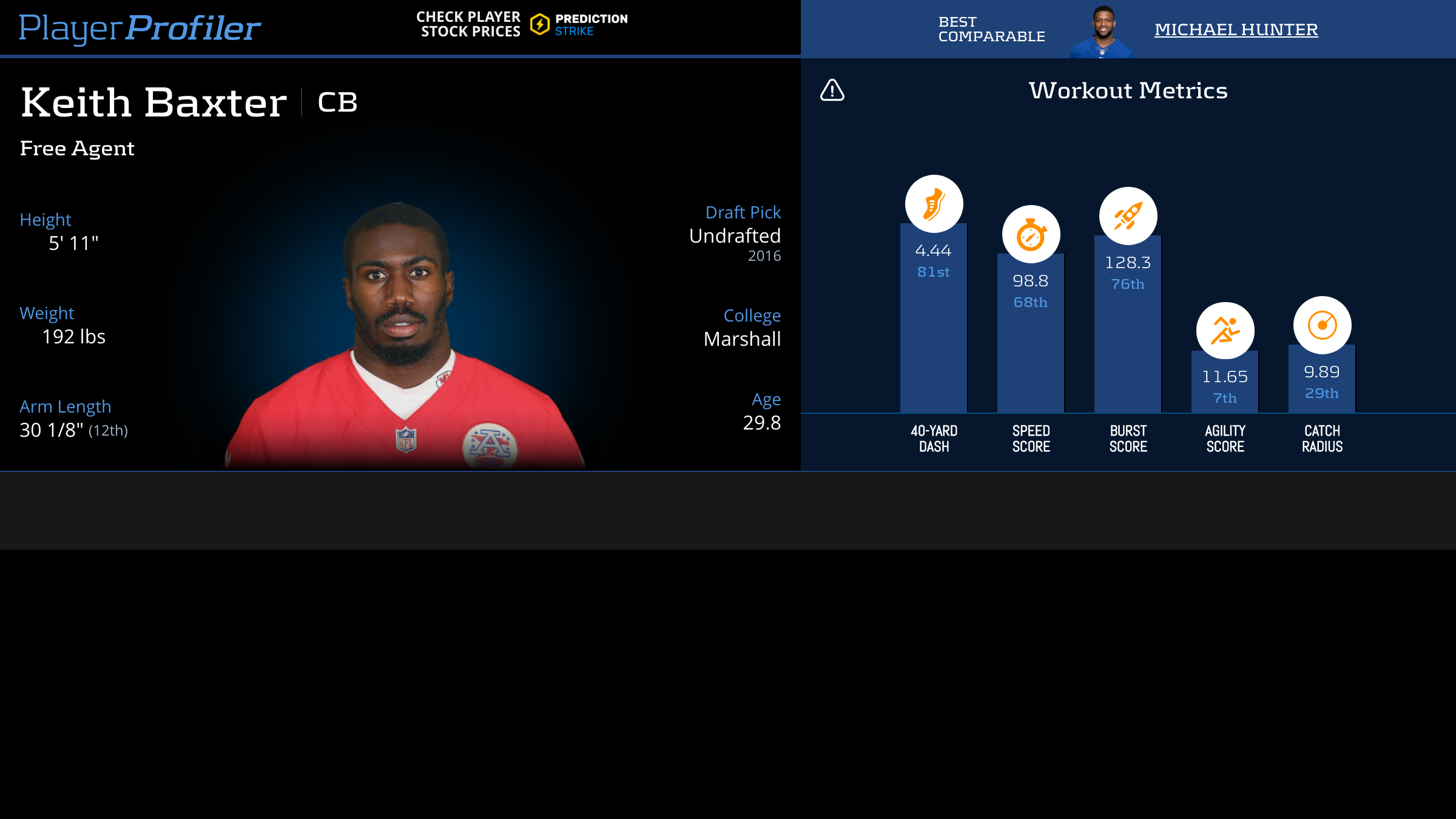The image size is (1456, 819).
Task: Select the Agility Score runner icon
Action: 1225,331
